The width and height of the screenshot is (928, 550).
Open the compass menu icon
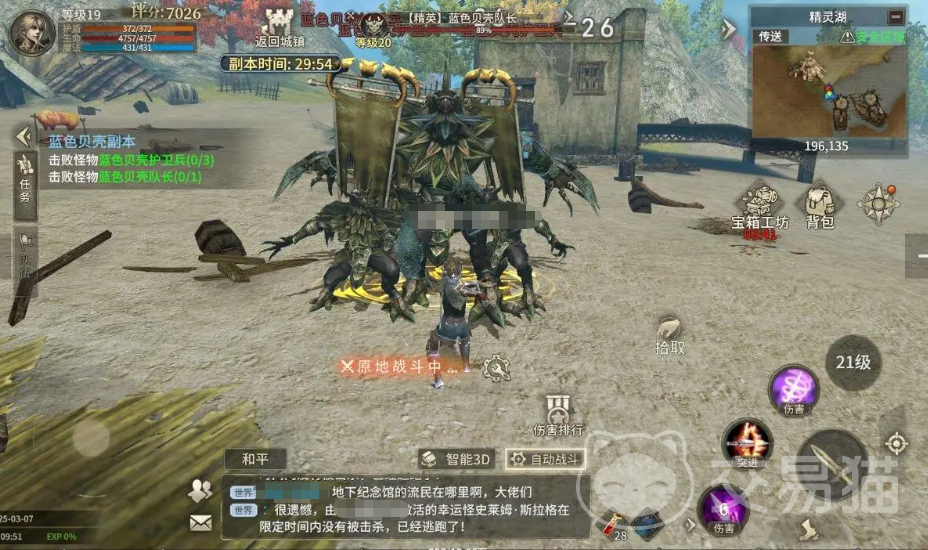tap(878, 203)
